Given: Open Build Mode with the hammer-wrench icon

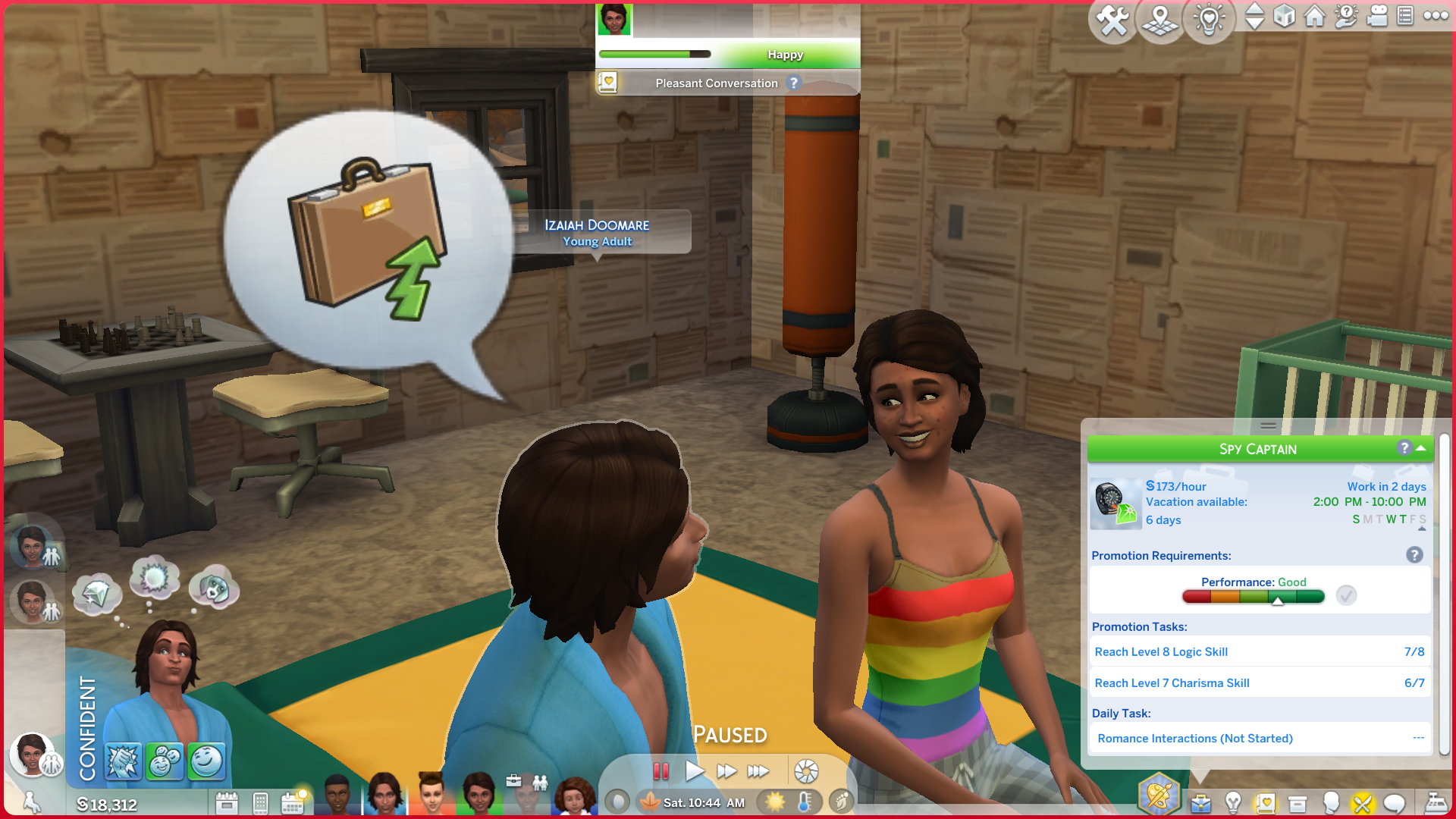Looking at the screenshot, I should 1112,20.
